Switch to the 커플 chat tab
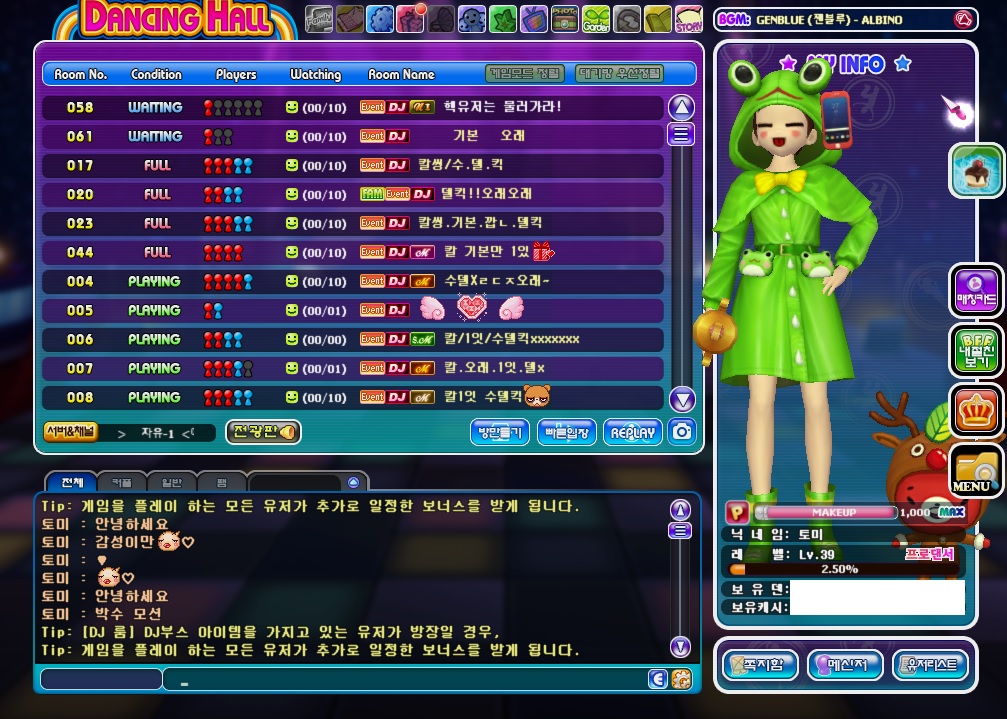 coord(121,482)
